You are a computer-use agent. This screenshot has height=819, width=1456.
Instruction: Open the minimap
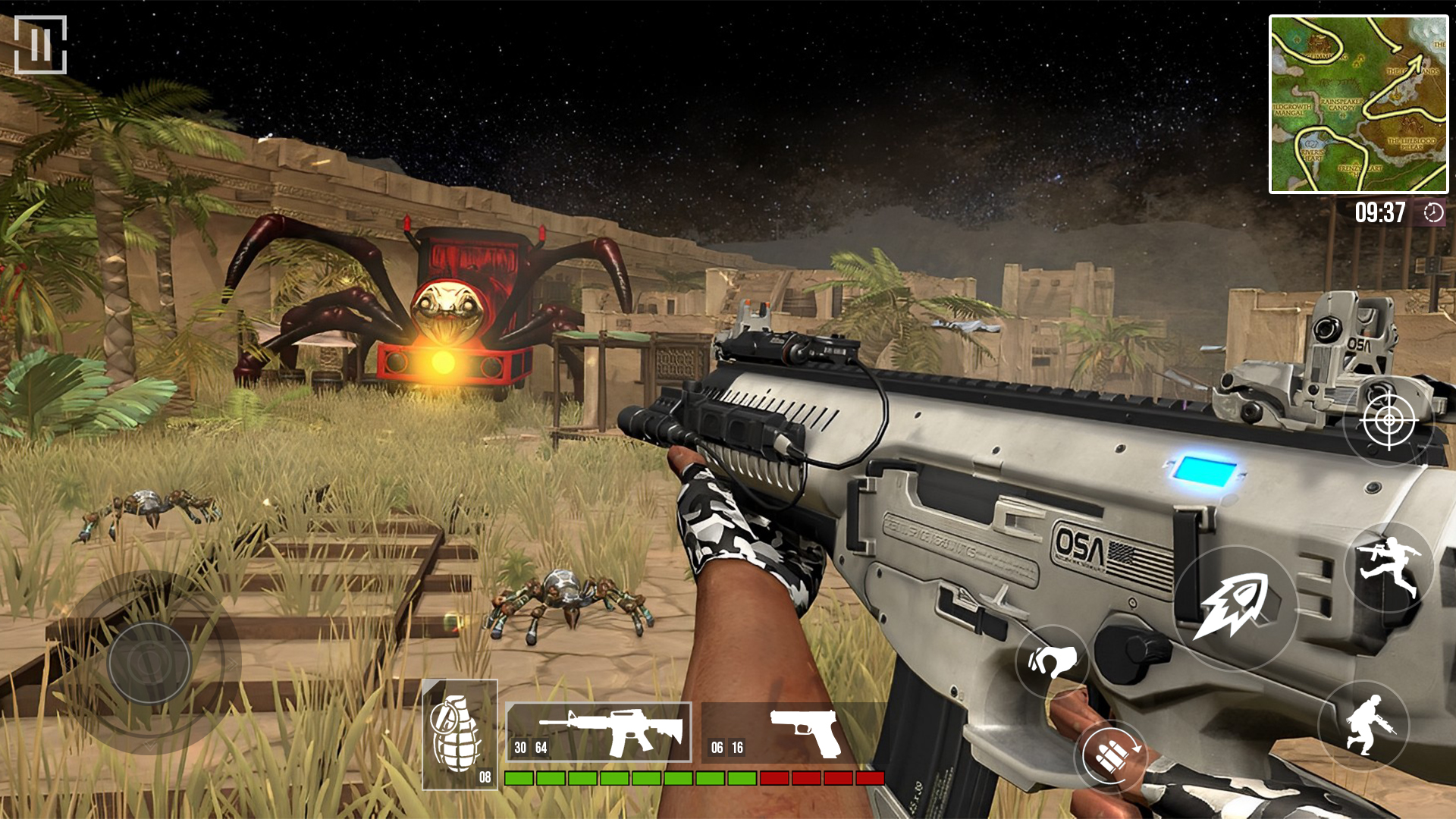pos(1358,105)
